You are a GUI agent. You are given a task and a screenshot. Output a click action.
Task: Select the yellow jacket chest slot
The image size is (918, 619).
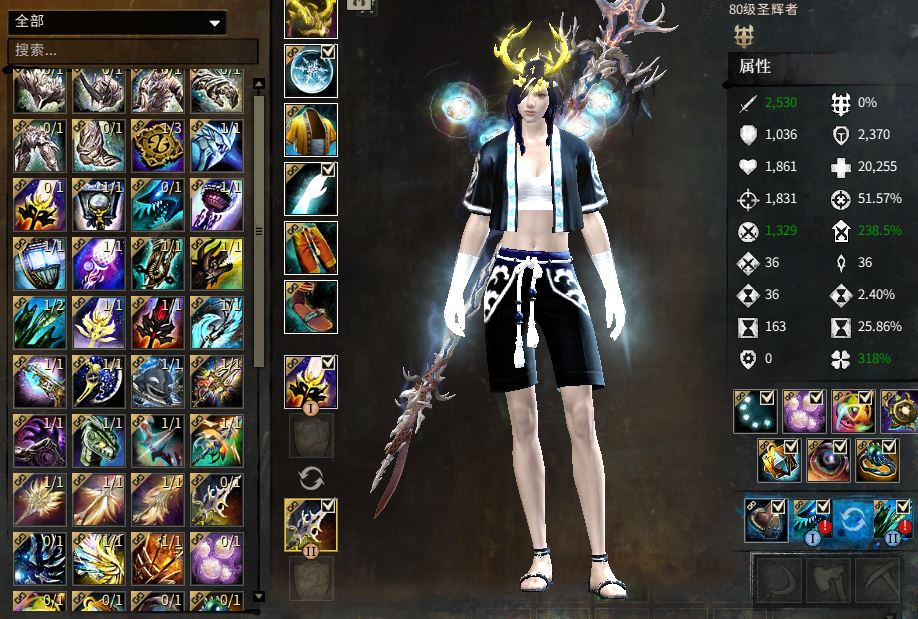(311, 130)
